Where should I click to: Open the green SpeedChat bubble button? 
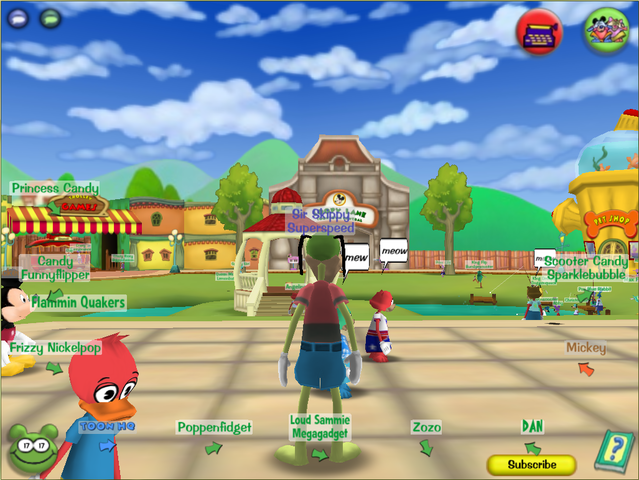point(50,17)
